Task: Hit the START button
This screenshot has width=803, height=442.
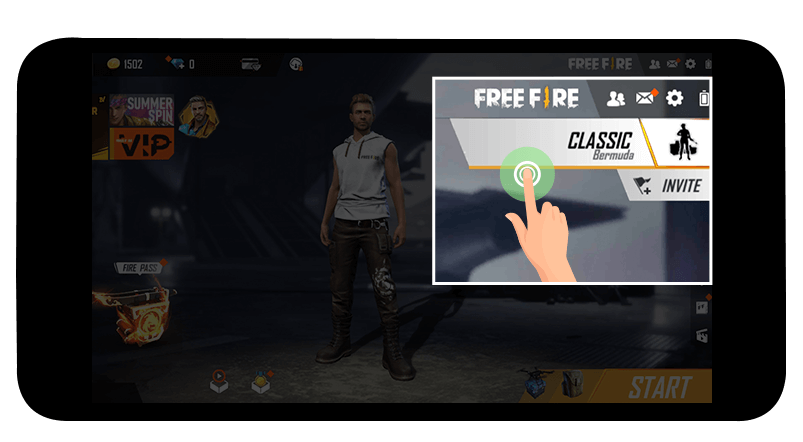Action: 658,386
